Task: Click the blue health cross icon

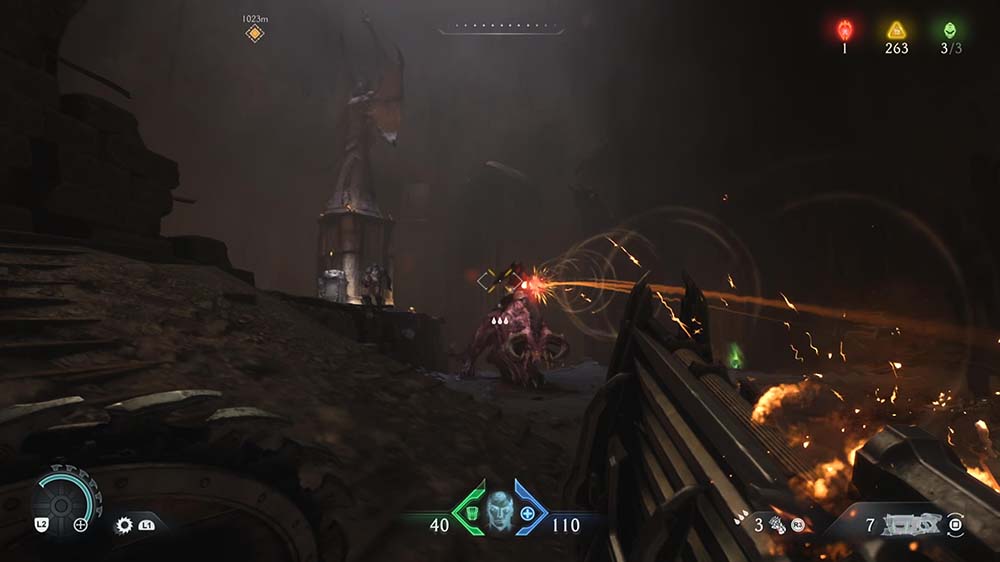Action: (527, 513)
